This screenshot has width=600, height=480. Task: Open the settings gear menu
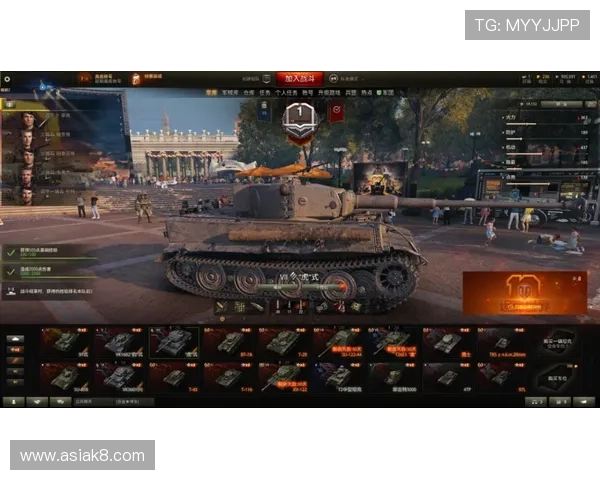coord(7,78)
